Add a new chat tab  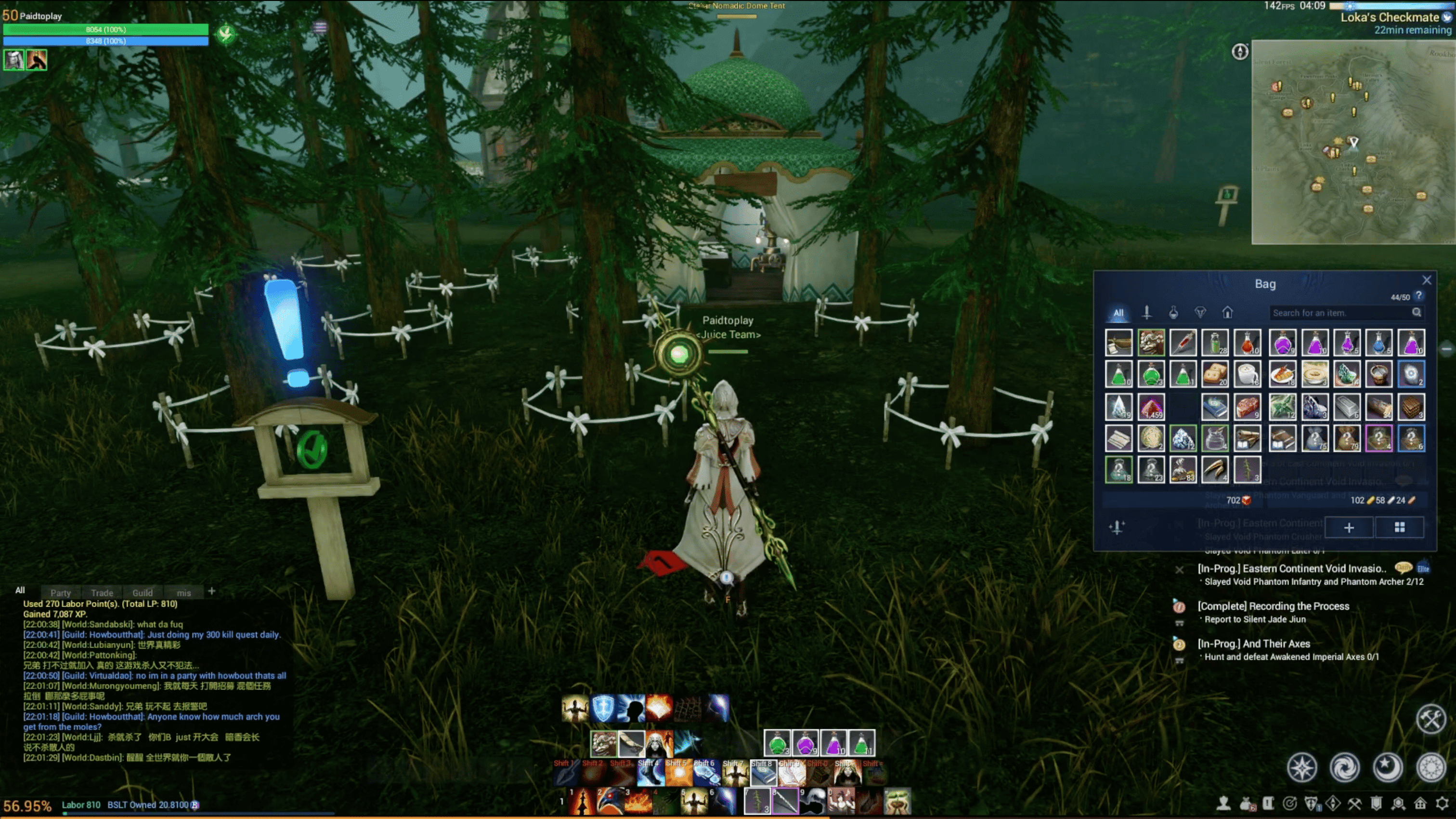pos(211,591)
